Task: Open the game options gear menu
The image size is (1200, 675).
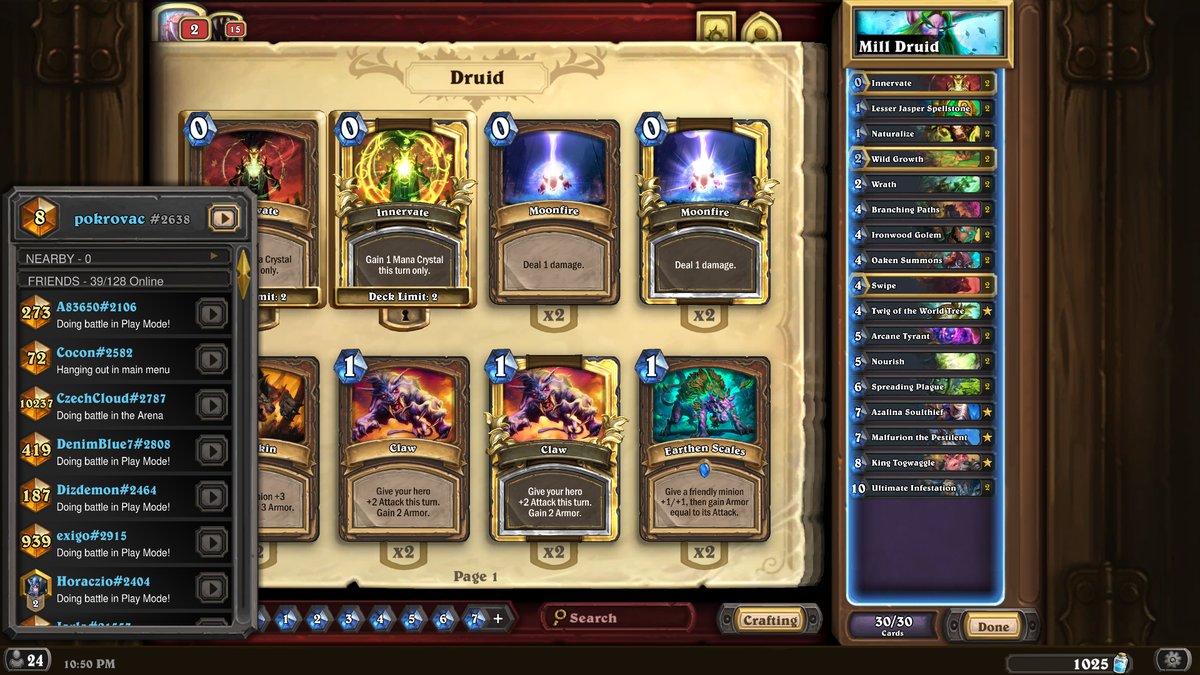Action: [x=1171, y=660]
